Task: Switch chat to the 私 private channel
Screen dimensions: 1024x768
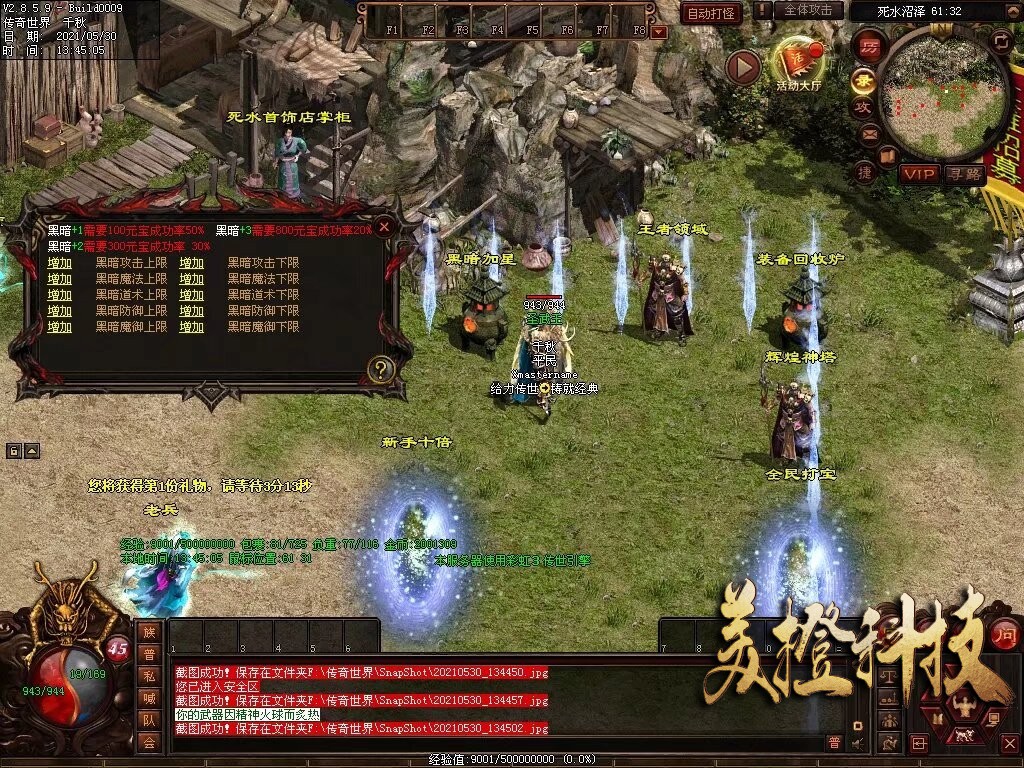Action: pos(149,675)
